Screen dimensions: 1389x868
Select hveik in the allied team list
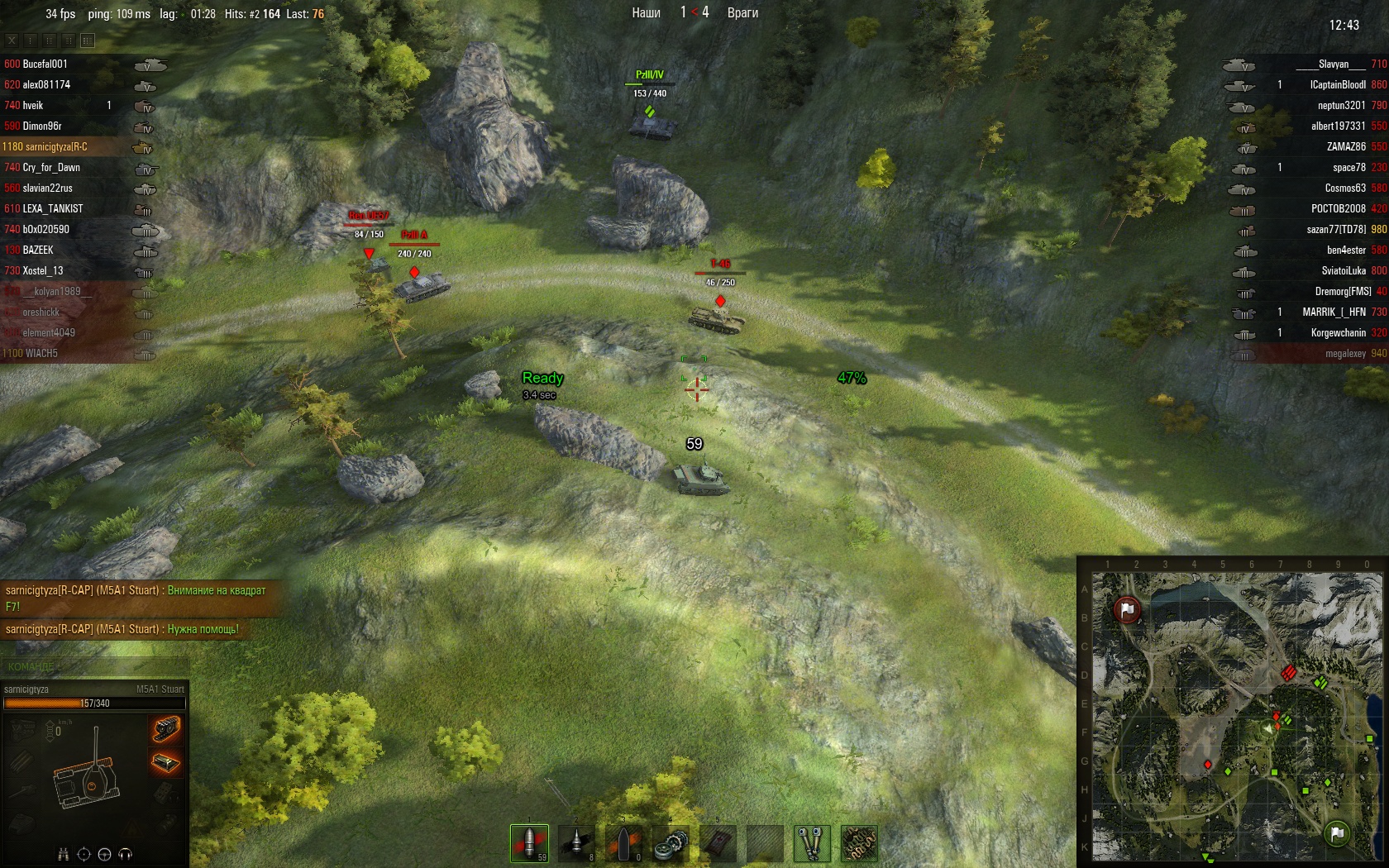[33, 105]
